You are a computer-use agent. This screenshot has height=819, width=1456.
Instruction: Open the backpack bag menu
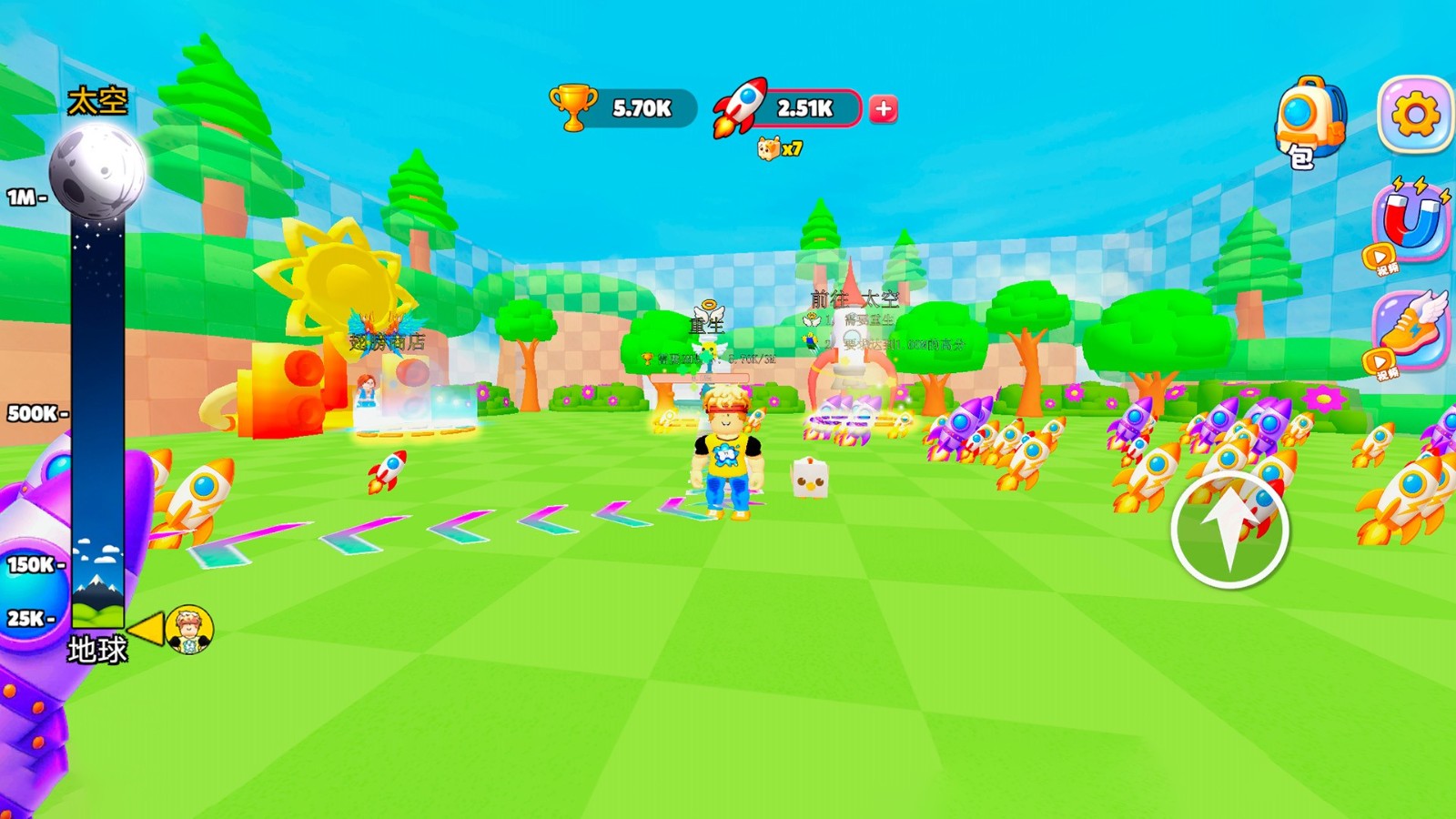(x=1309, y=121)
